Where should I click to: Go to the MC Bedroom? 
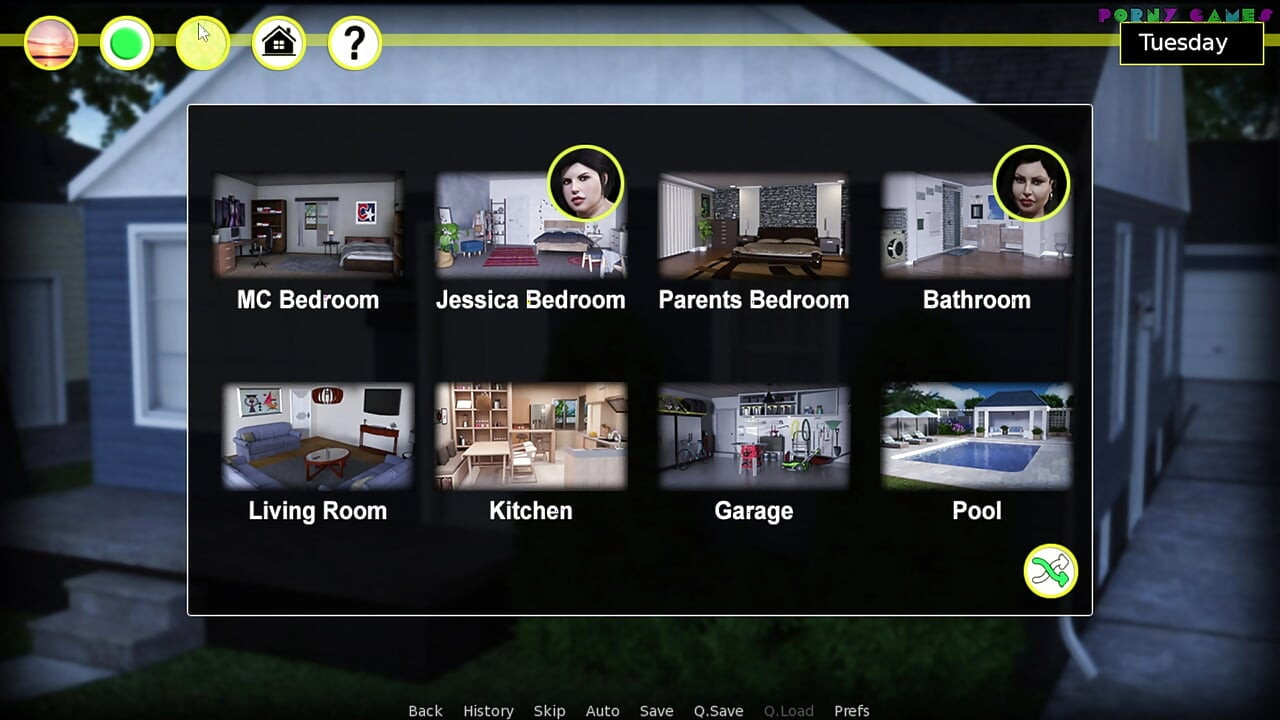click(x=308, y=226)
